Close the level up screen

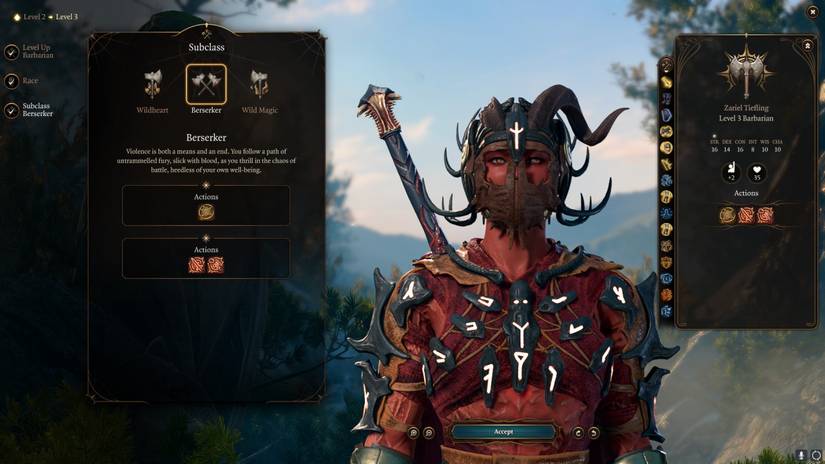[x=811, y=11]
